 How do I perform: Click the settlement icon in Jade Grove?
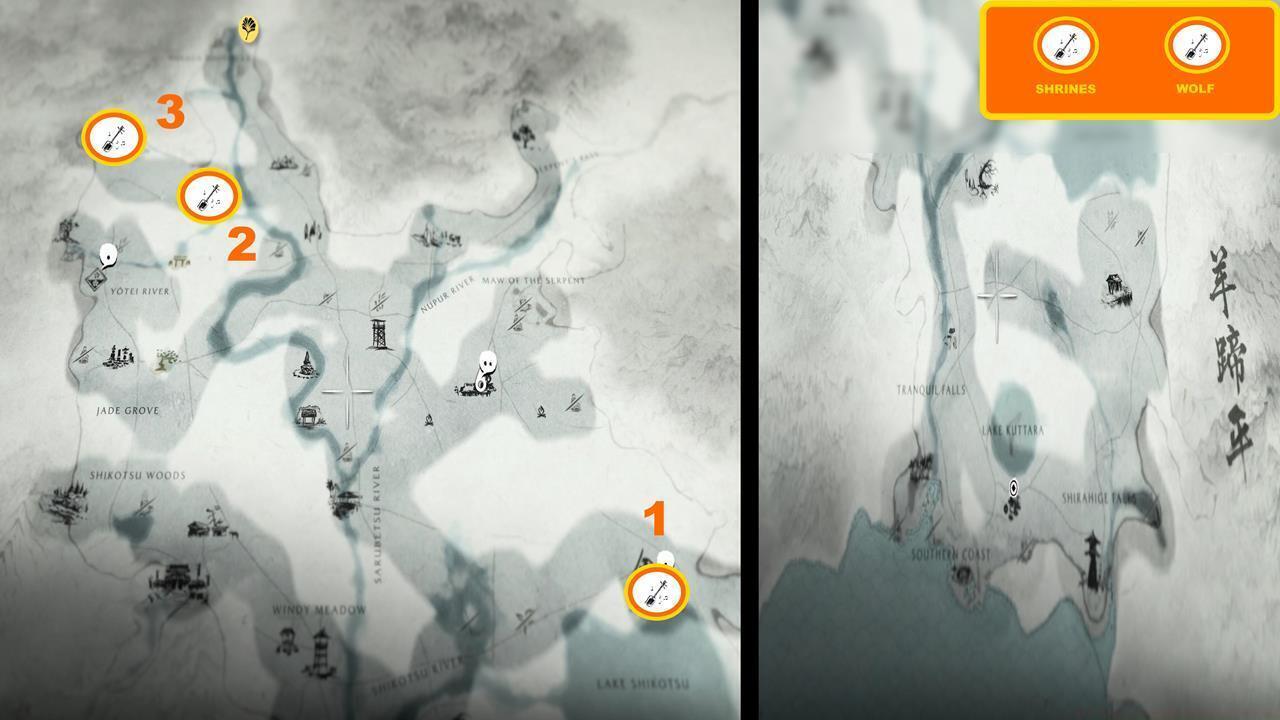click(x=118, y=358)
